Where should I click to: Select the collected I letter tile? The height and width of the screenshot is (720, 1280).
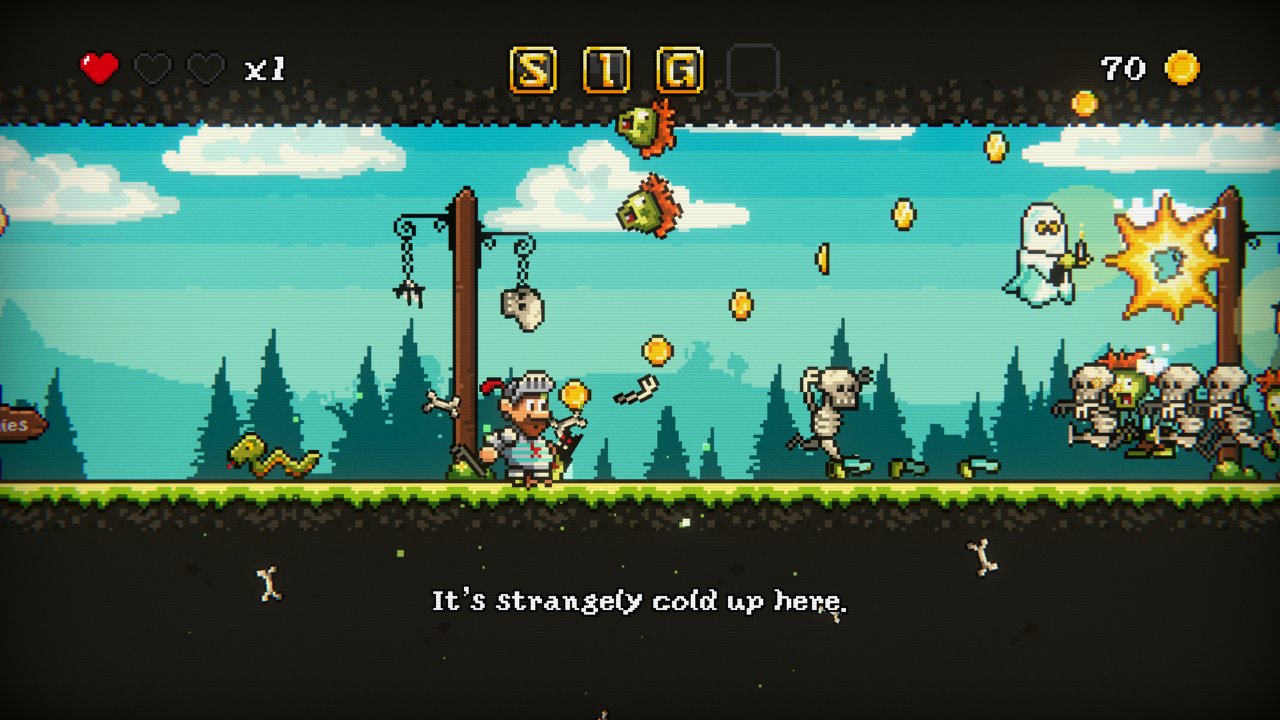[x=606, y=70]
